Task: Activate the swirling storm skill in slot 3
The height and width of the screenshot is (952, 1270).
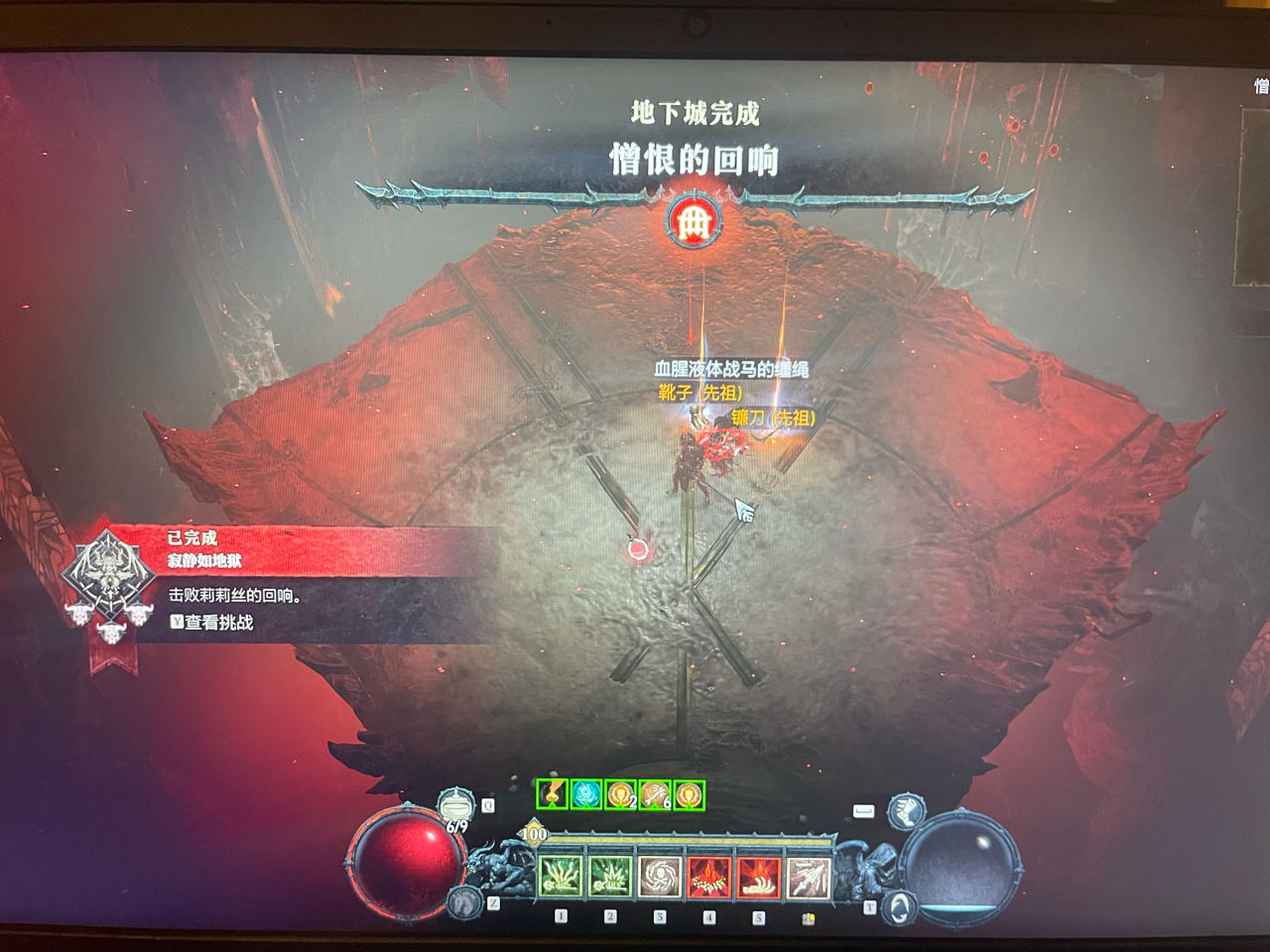Action: coord(659,875)
